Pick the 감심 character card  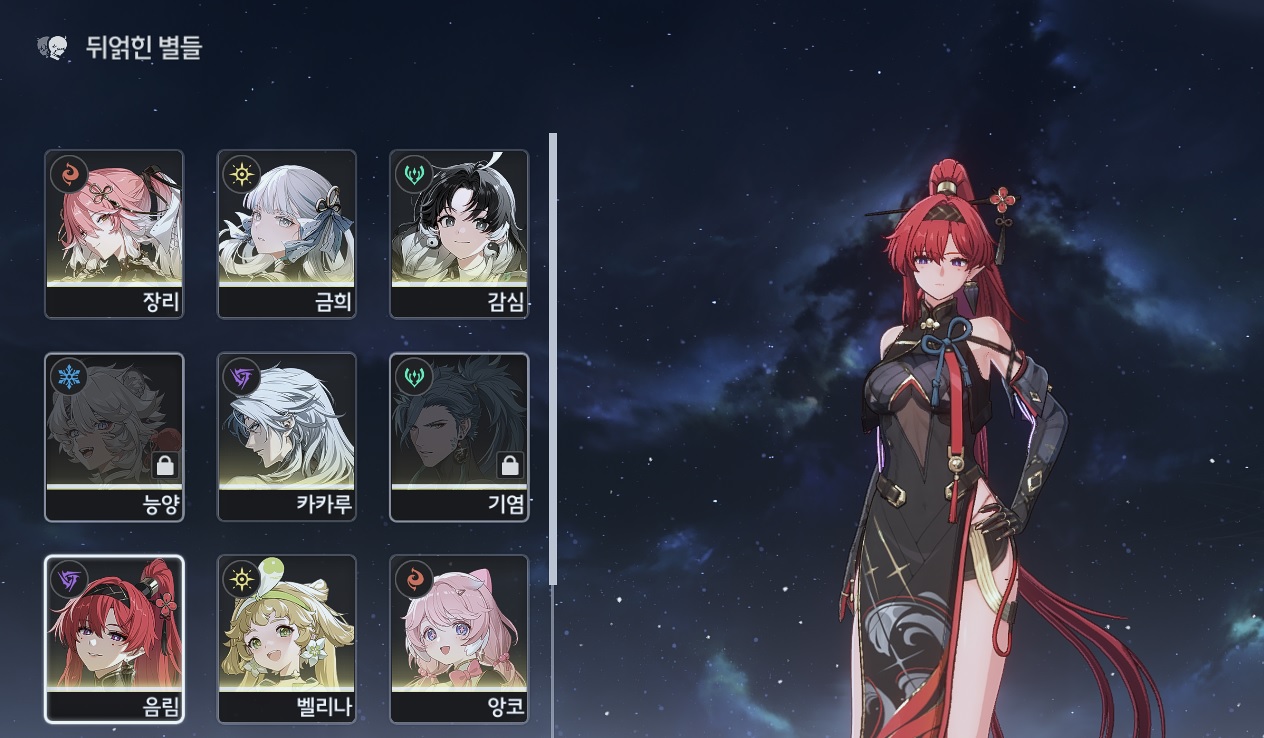click(x=458, y=234)
